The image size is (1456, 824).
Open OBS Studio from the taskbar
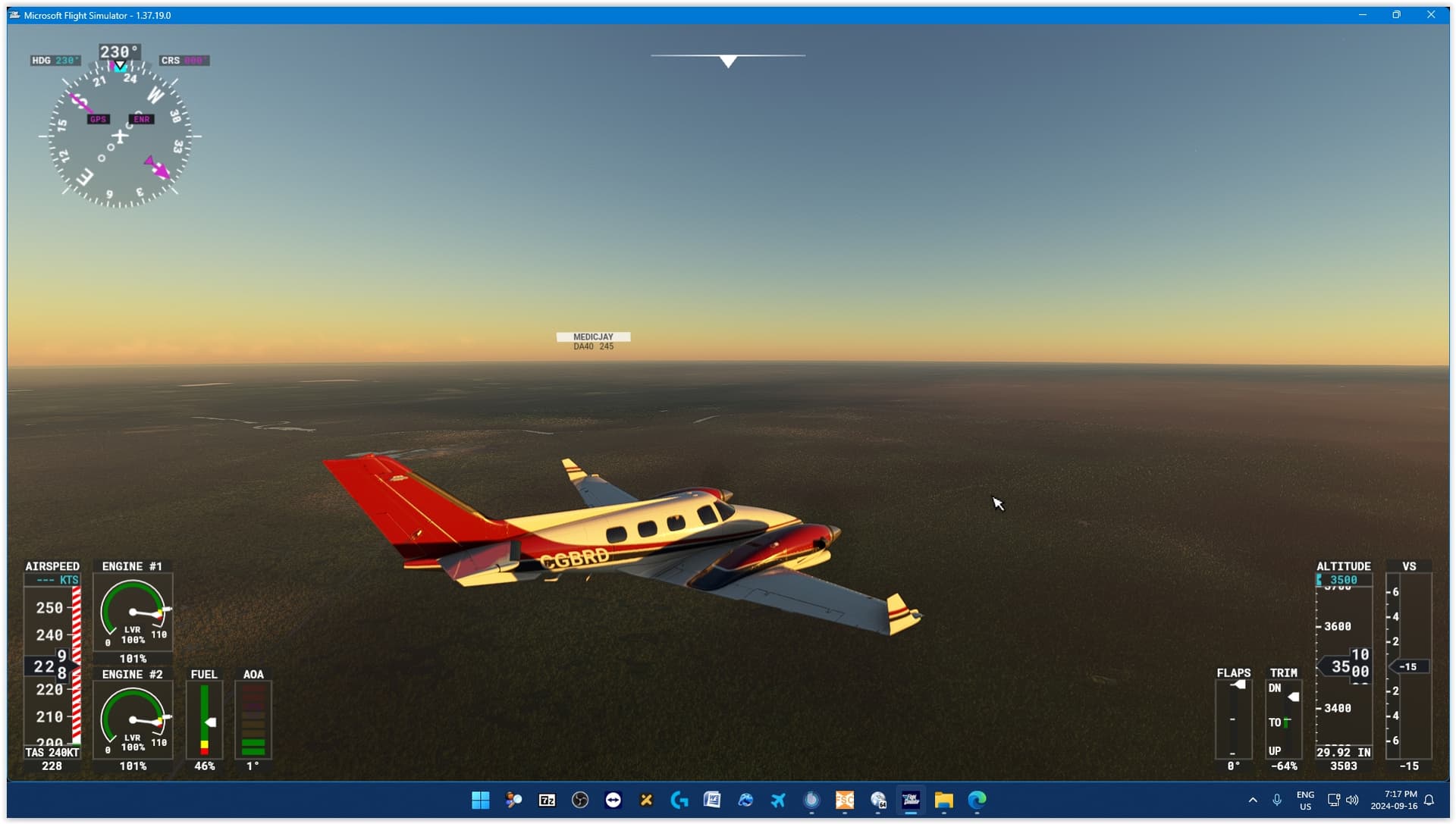(x=580, y=801)
